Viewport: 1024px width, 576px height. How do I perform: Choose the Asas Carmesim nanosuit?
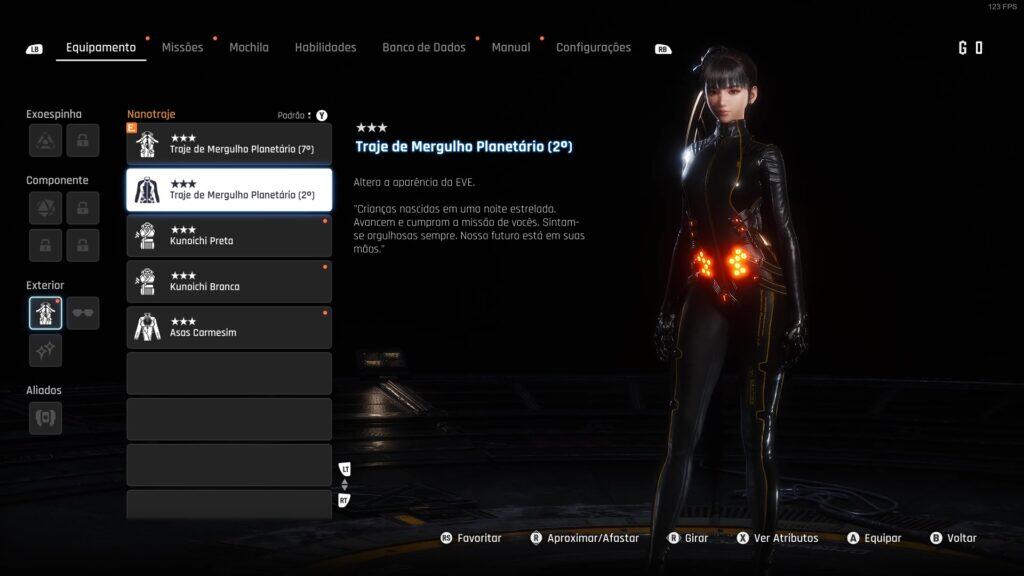click(x=229, y=328)
